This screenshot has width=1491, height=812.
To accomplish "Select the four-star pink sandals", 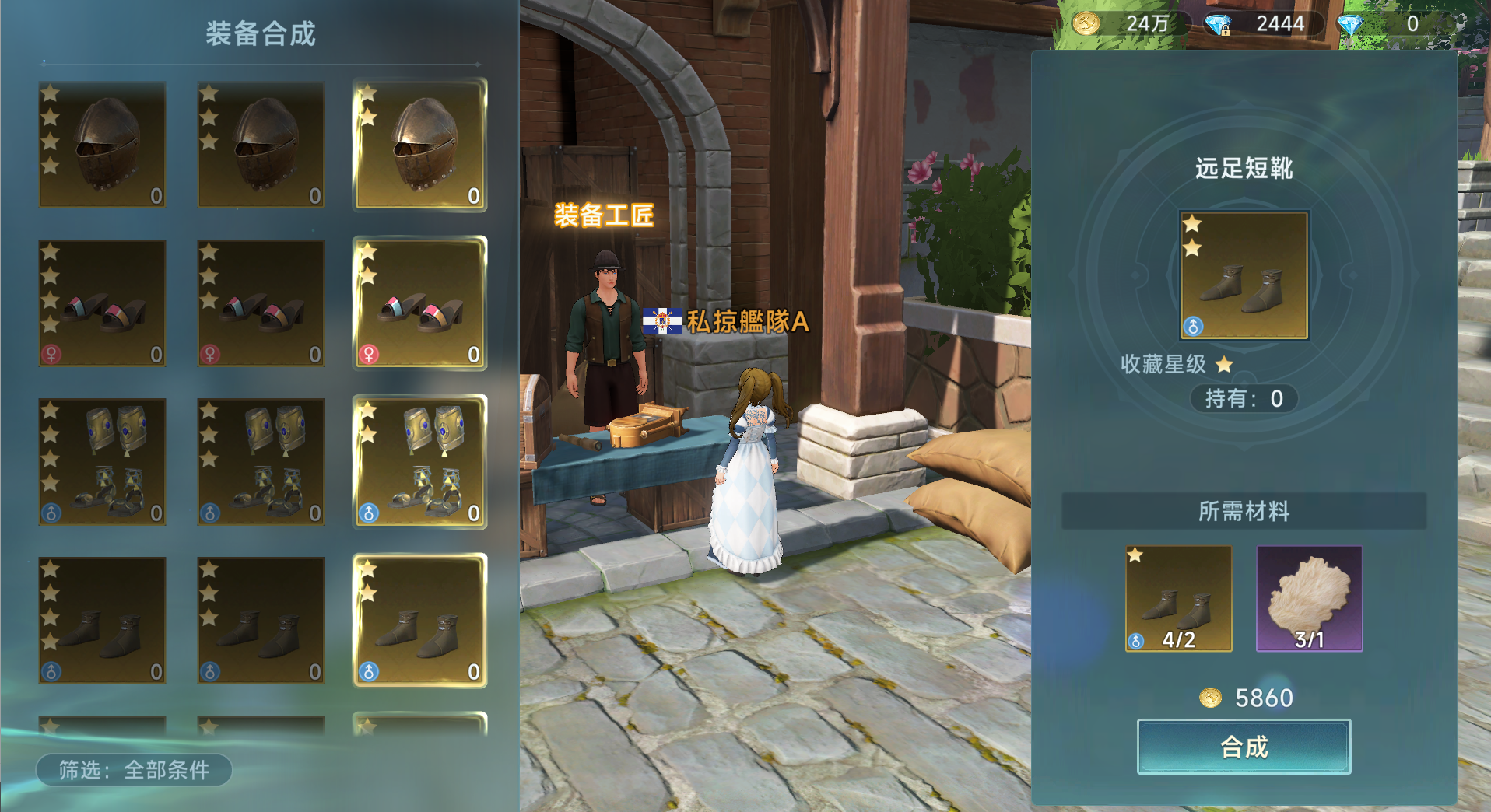I will [103, 303].
